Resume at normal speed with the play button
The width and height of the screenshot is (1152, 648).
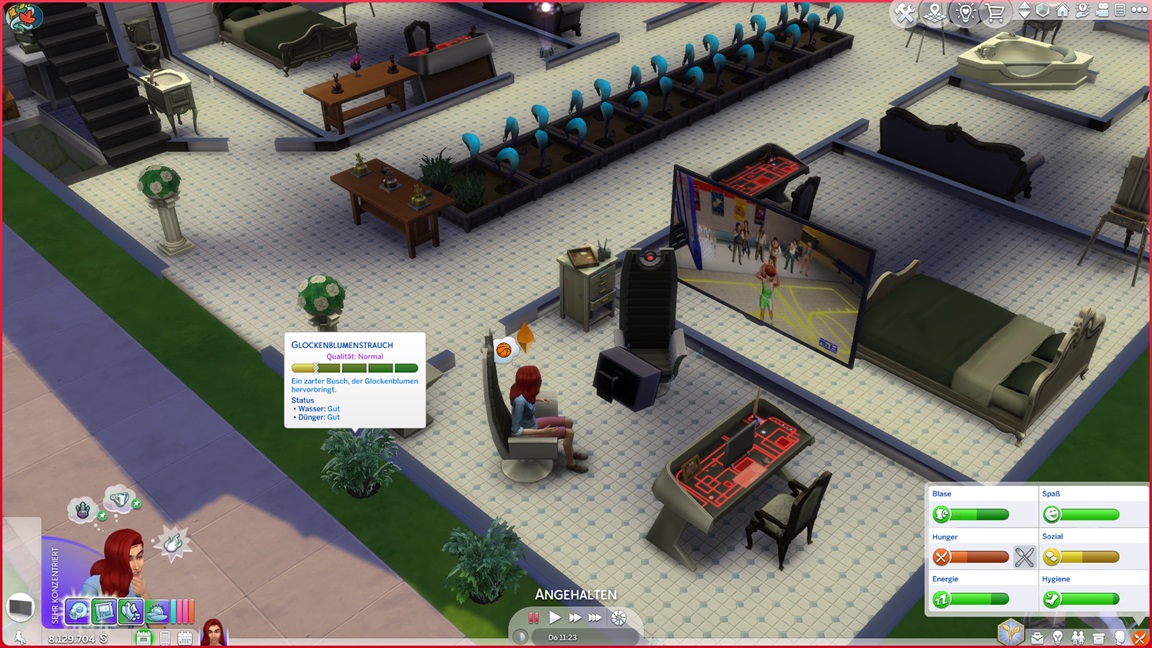[x=555, y=618]
